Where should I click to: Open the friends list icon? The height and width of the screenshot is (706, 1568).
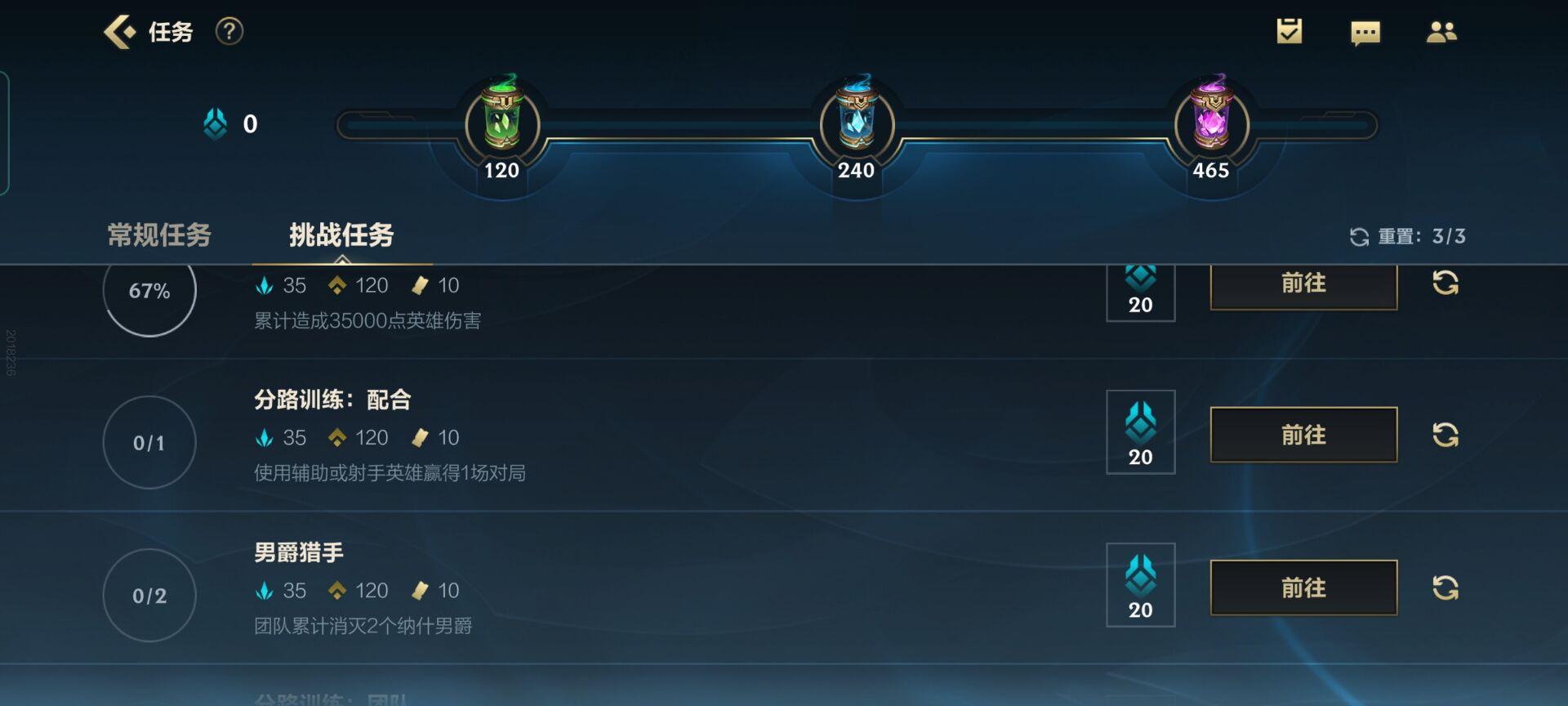1441,32
